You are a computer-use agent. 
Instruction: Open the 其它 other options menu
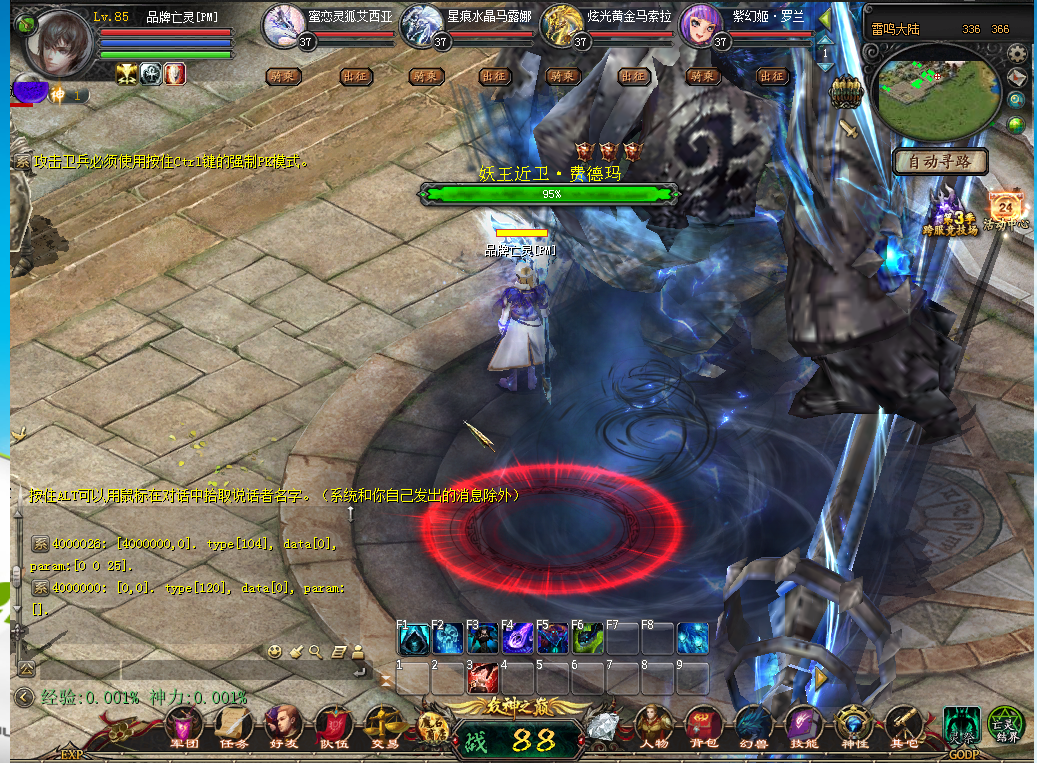point(903,725)
